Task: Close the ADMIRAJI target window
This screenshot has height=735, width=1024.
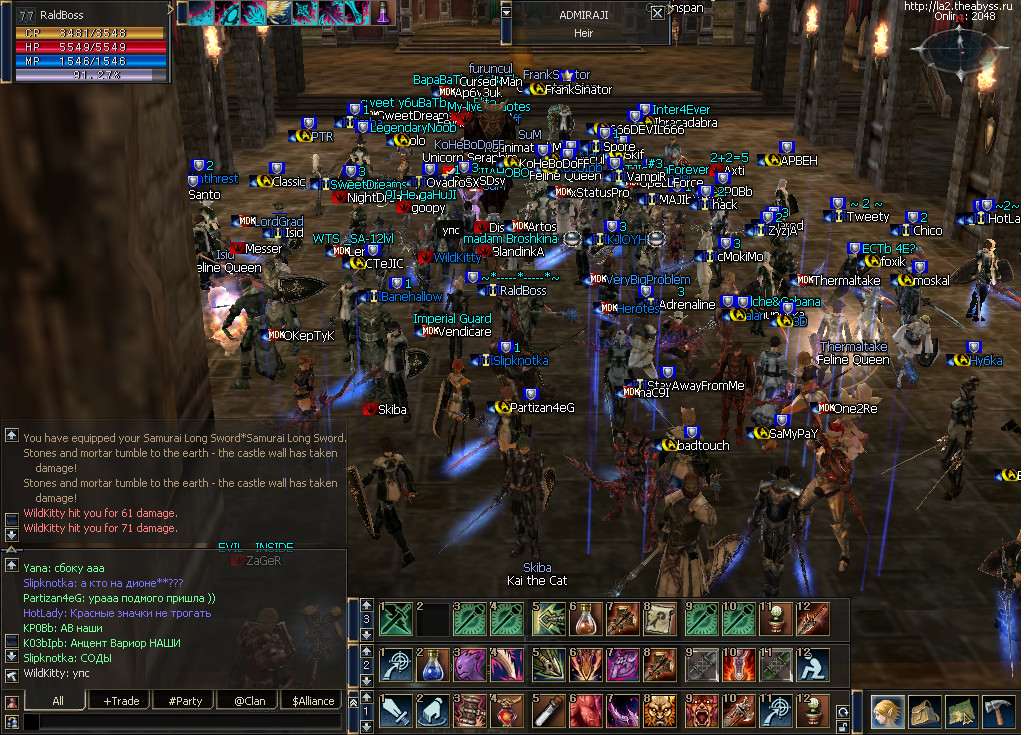Action: 657,13
